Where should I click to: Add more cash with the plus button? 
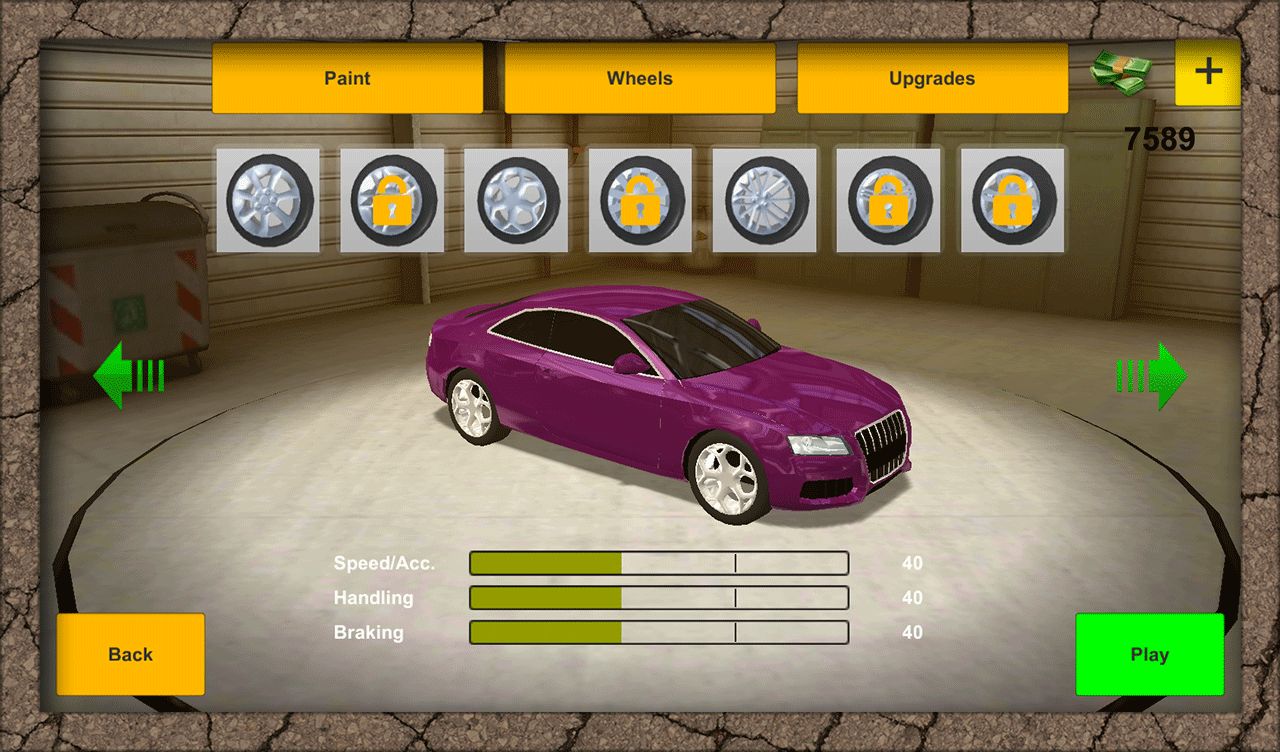tap(1208, 72)
